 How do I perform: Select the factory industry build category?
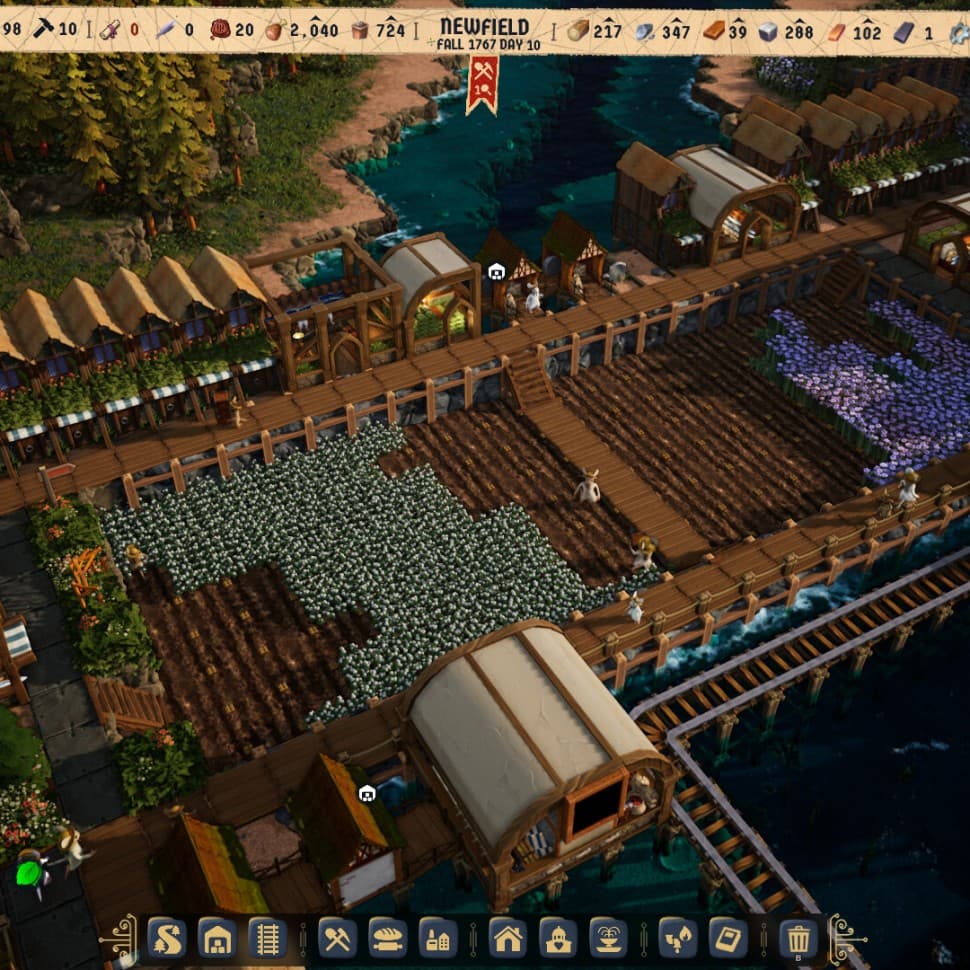click(438, 939)
